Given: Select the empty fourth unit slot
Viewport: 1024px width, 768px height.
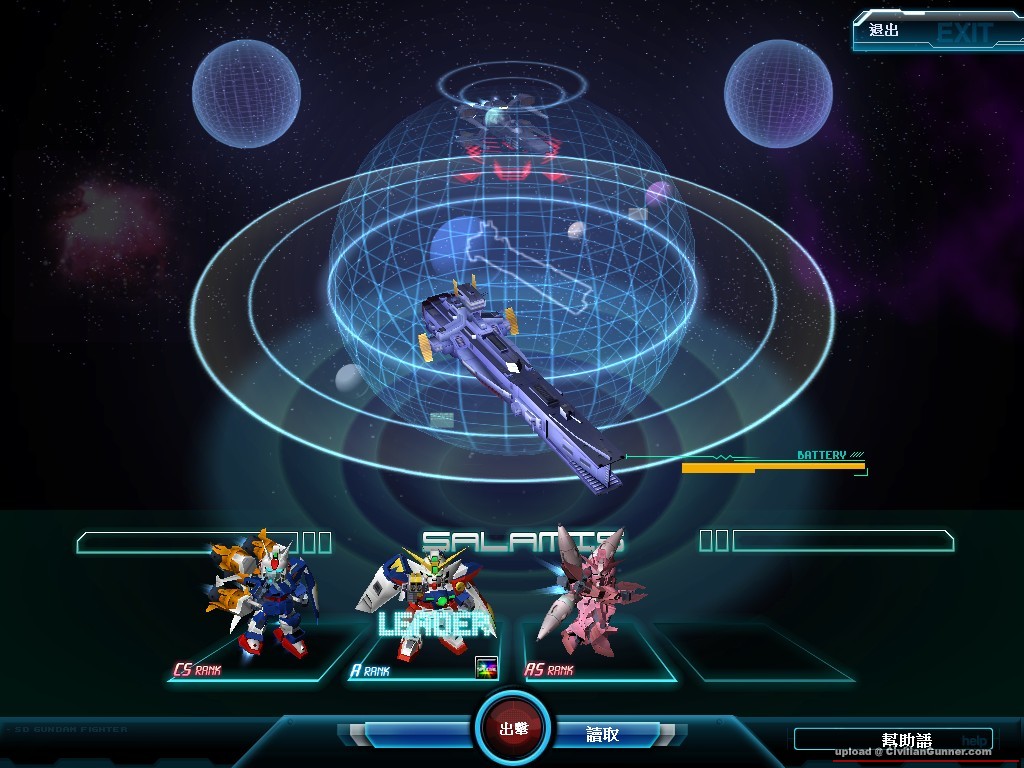Looking at the screenshot, I should (x=758, y=652).
